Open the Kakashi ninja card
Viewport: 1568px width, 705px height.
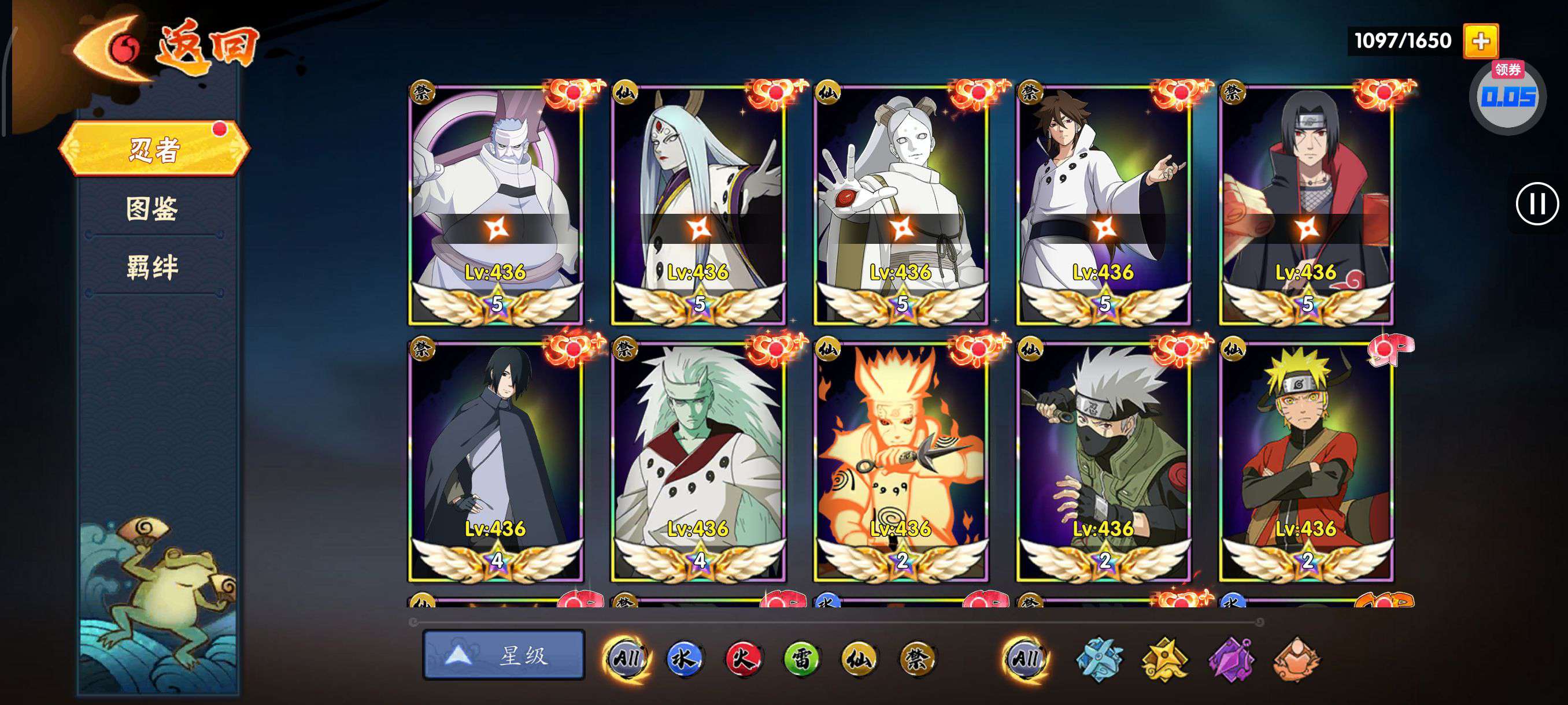(x=1104, y=461)
